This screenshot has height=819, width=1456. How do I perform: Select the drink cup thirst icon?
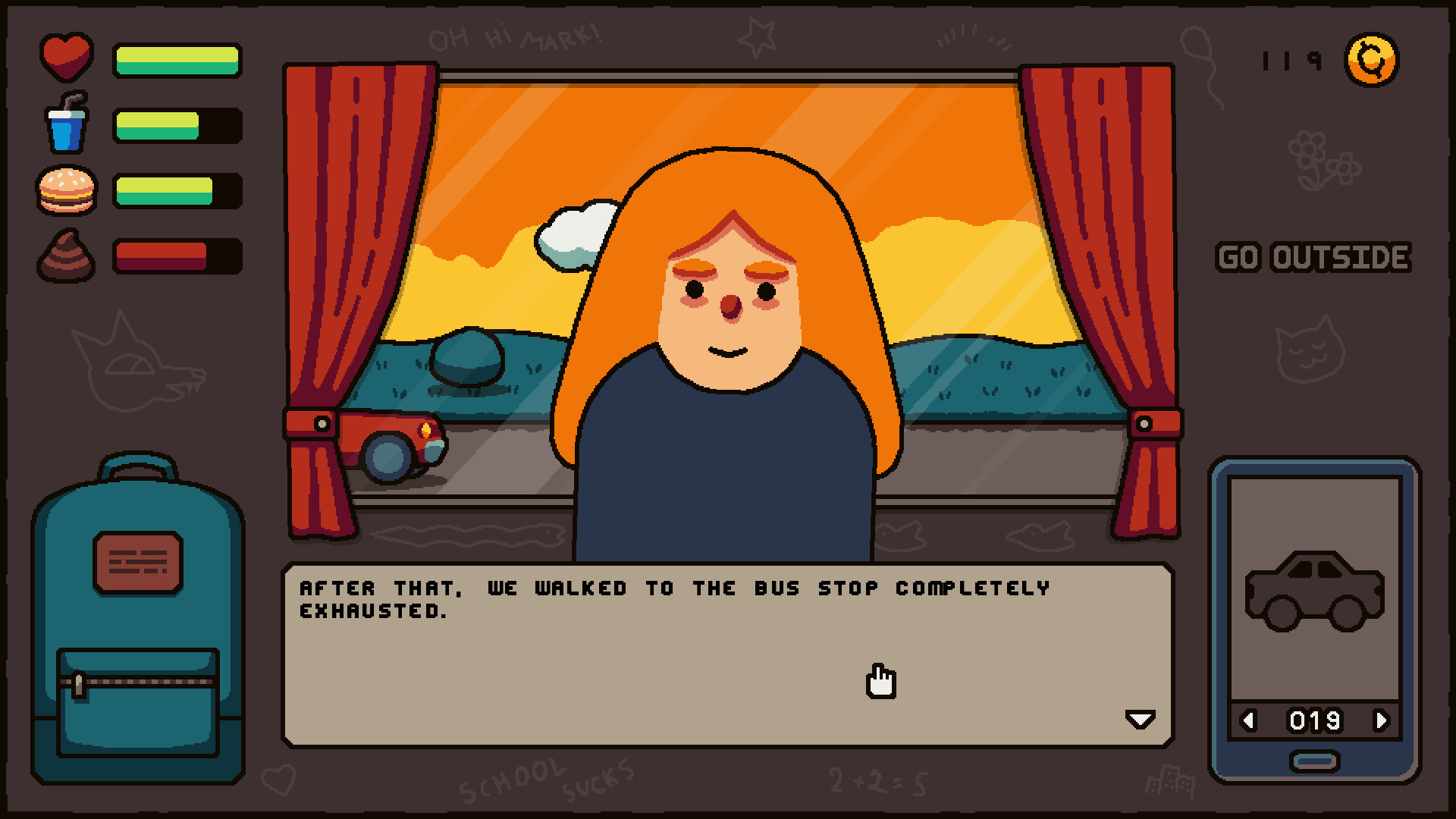click(66, 124)
